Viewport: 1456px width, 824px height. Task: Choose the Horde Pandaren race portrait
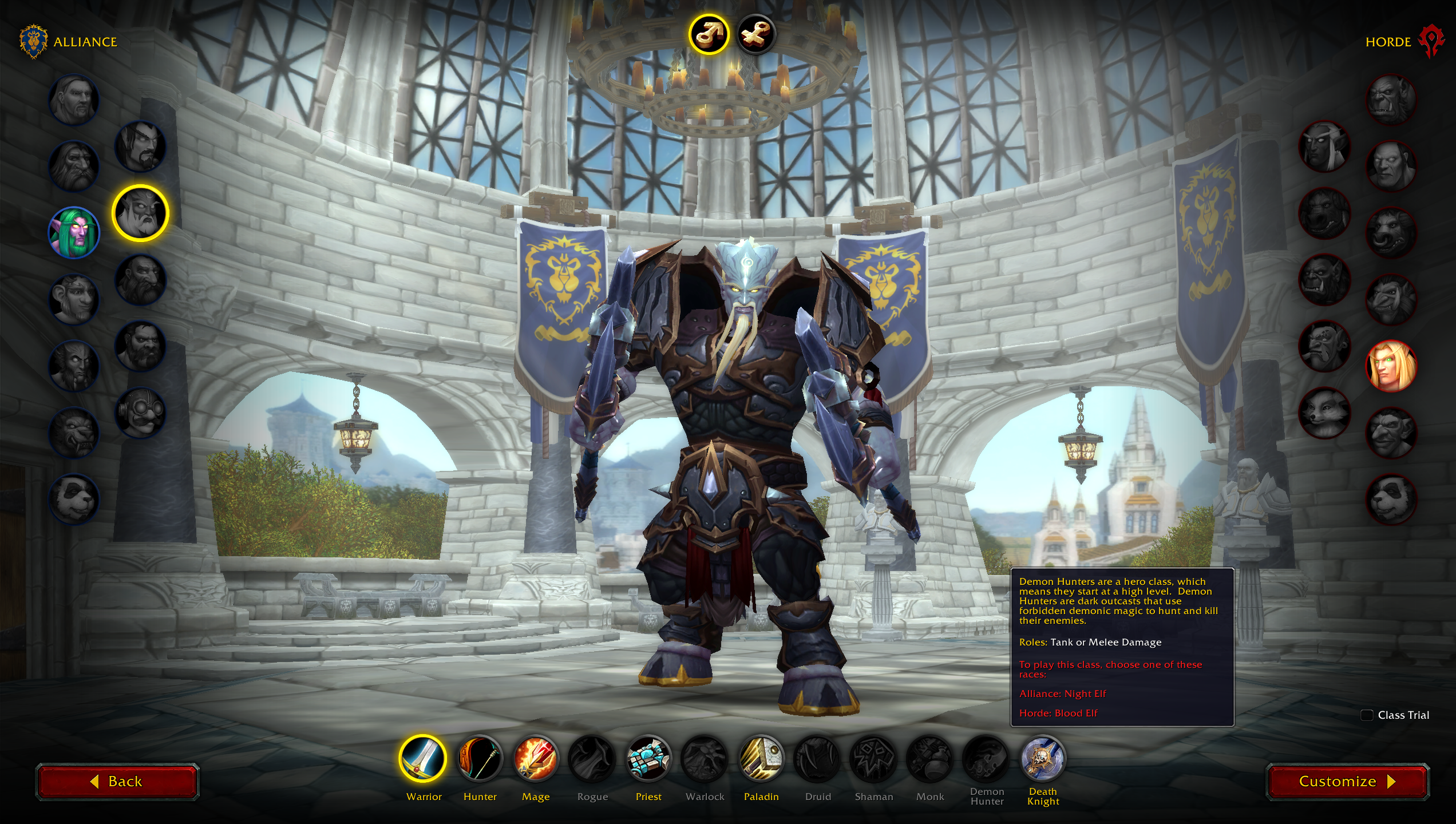pos(1391,499)
